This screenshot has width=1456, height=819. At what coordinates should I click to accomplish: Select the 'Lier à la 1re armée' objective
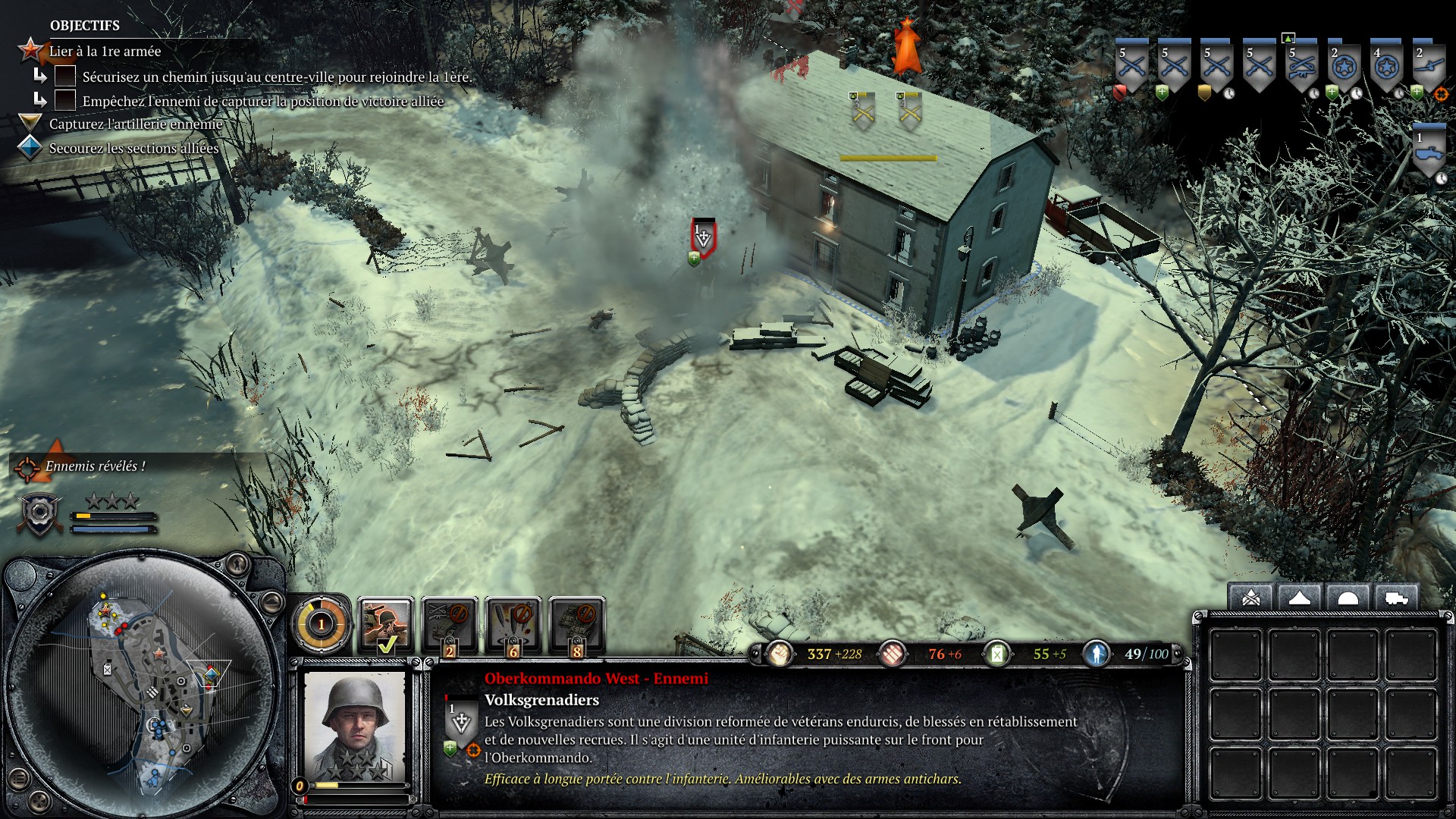[105, 51]
